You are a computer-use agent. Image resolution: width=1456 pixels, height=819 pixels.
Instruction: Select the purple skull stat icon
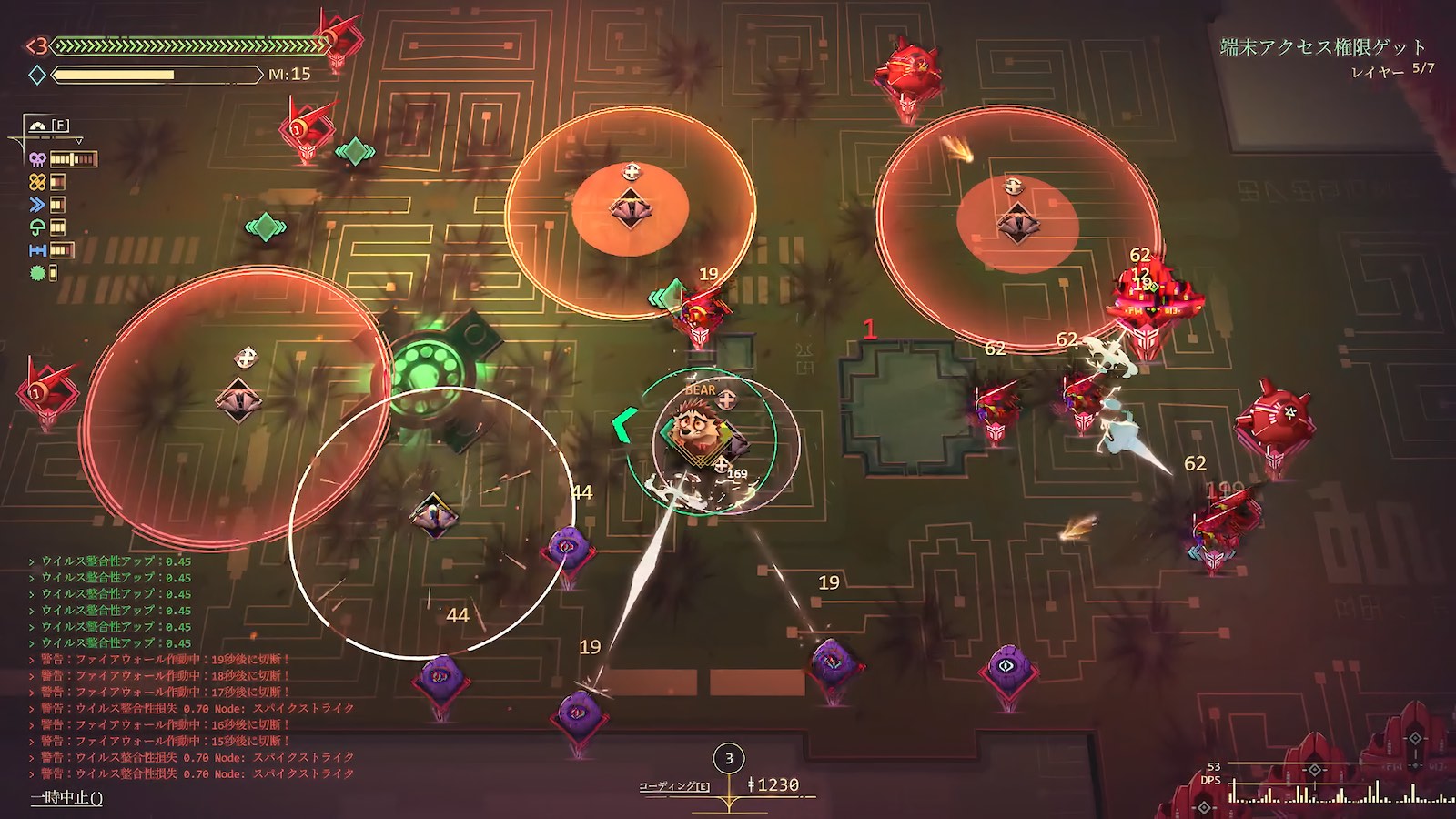click(x=37, y=159)
